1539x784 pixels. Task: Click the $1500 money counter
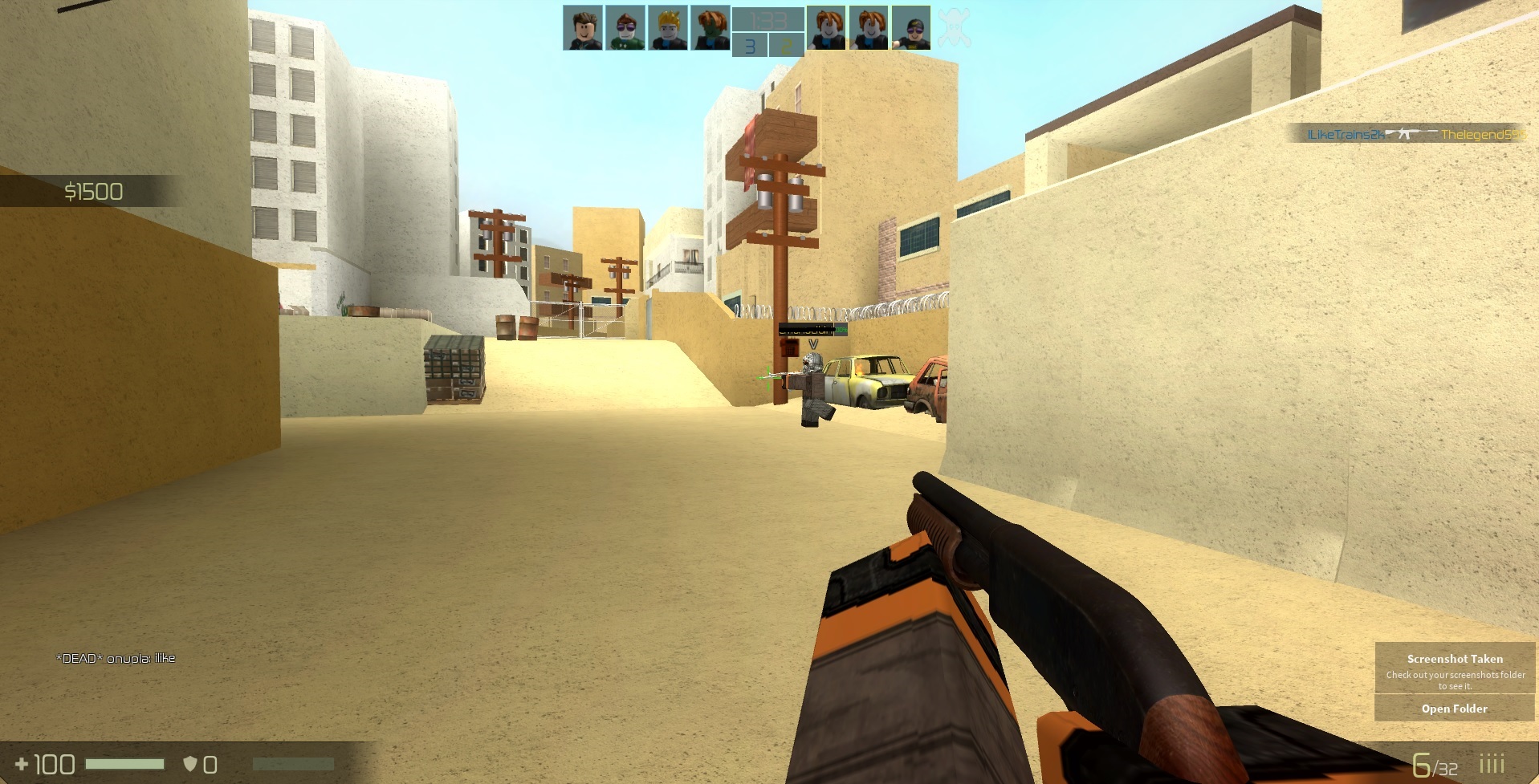click(92, 192)
